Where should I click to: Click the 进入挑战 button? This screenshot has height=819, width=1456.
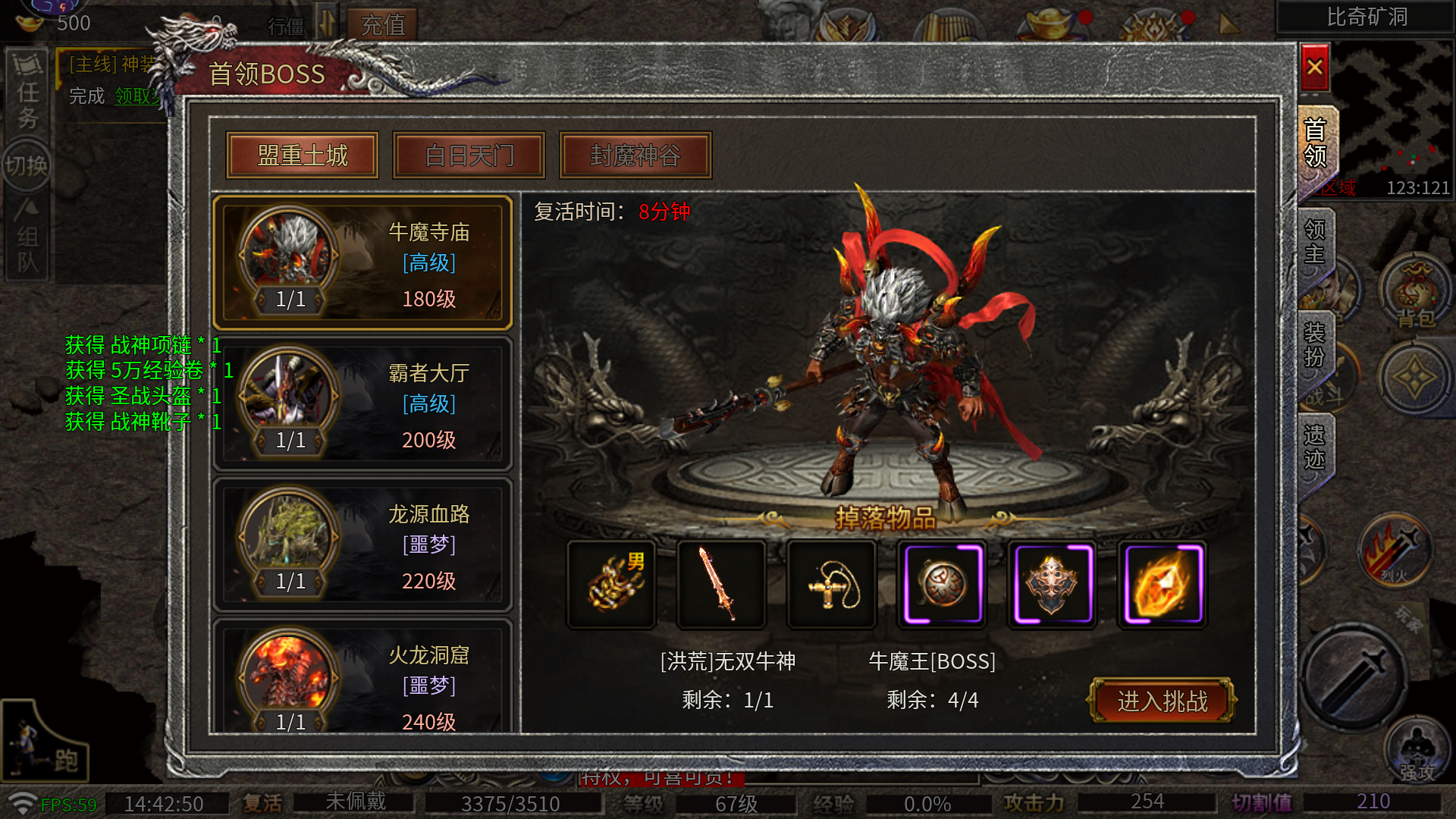click(1162, 701)
